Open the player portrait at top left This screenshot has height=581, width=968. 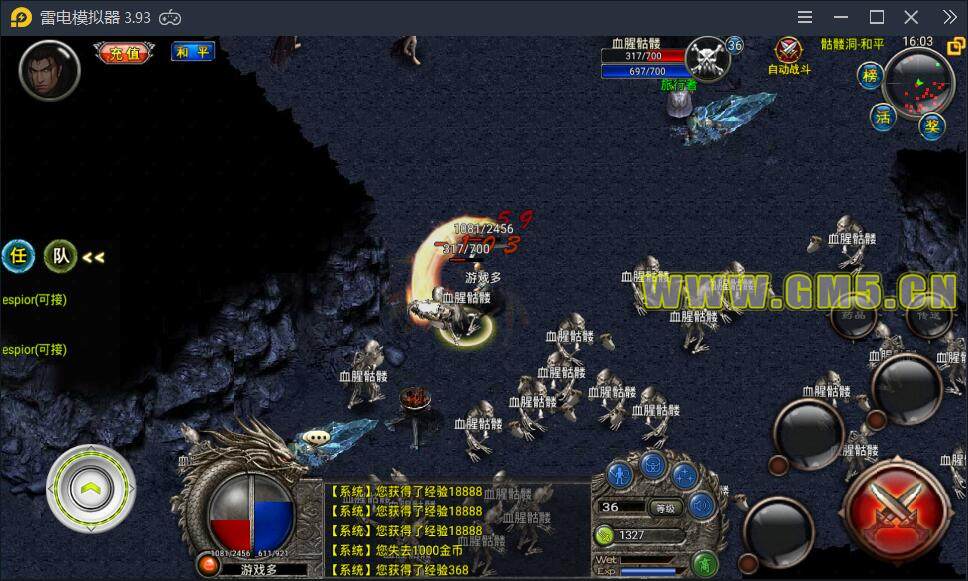[49, 70]
